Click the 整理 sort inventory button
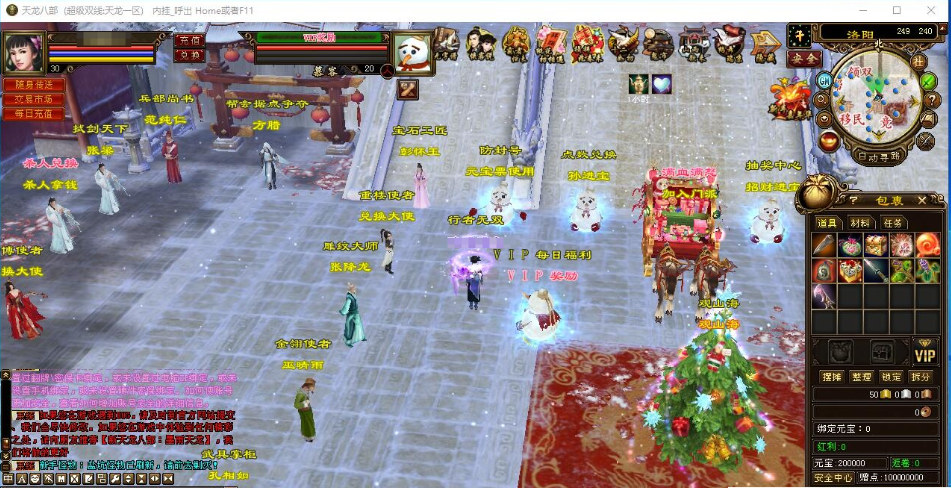 click(861, 377)
